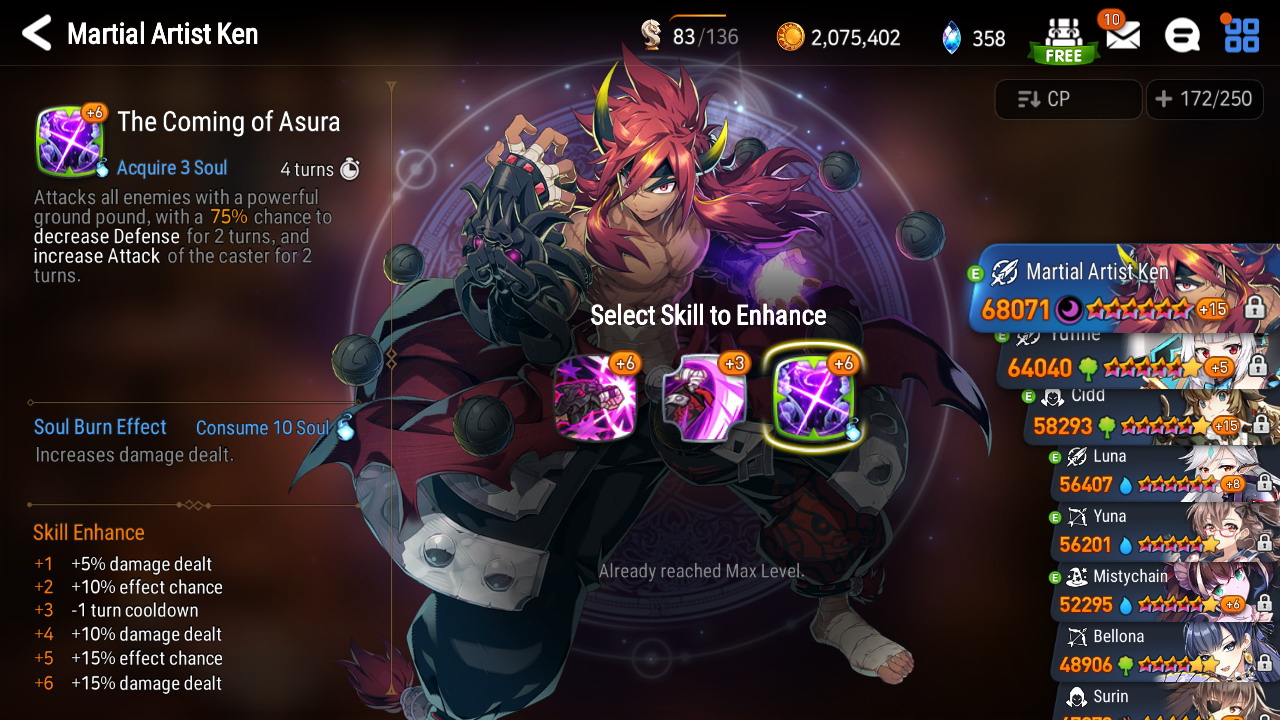
Task: Toggle the lock on Martial Artist Ken
Action: (1254, 309)
